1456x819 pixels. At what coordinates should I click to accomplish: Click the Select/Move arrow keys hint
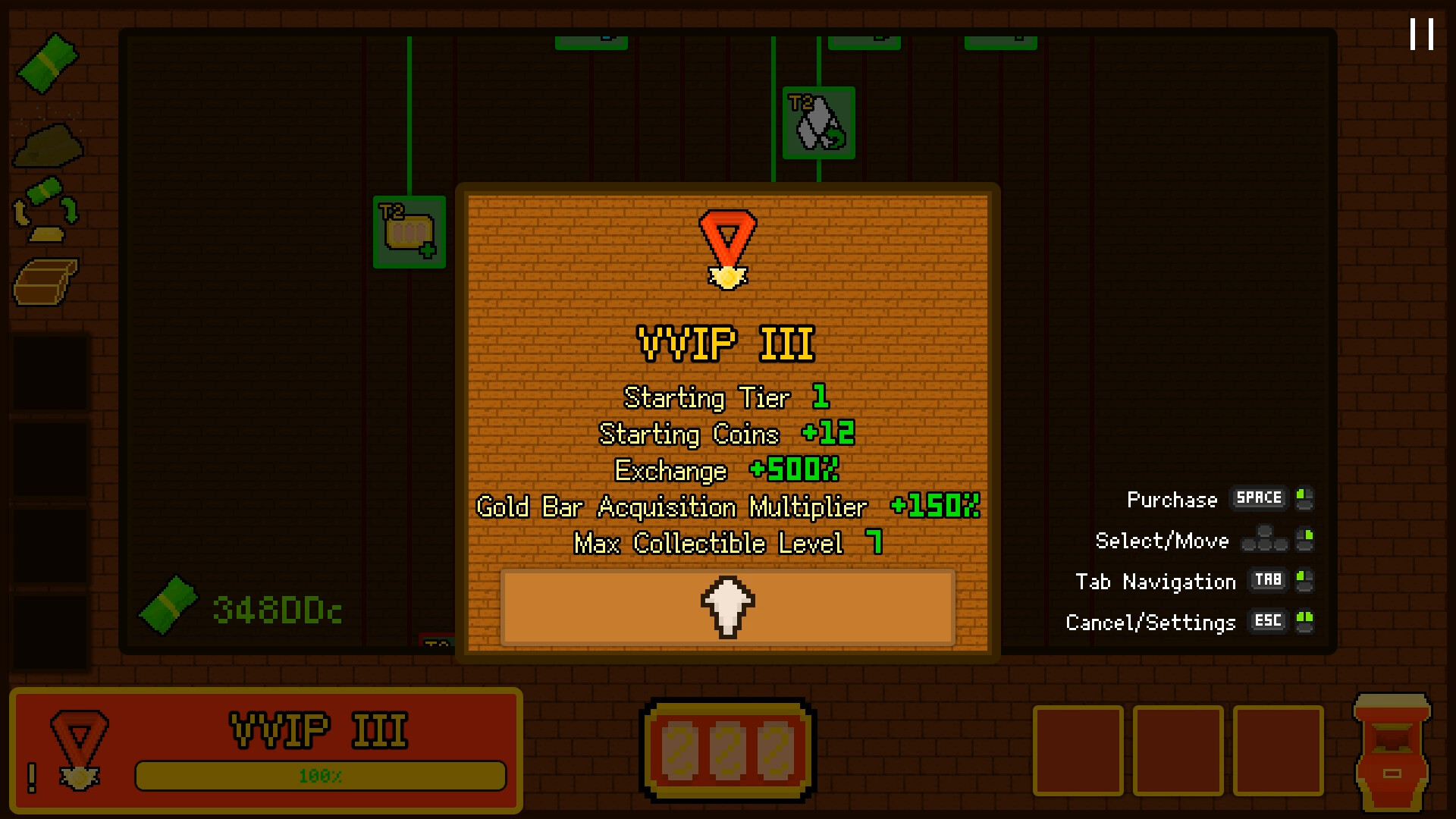(x=1265, y=540)
